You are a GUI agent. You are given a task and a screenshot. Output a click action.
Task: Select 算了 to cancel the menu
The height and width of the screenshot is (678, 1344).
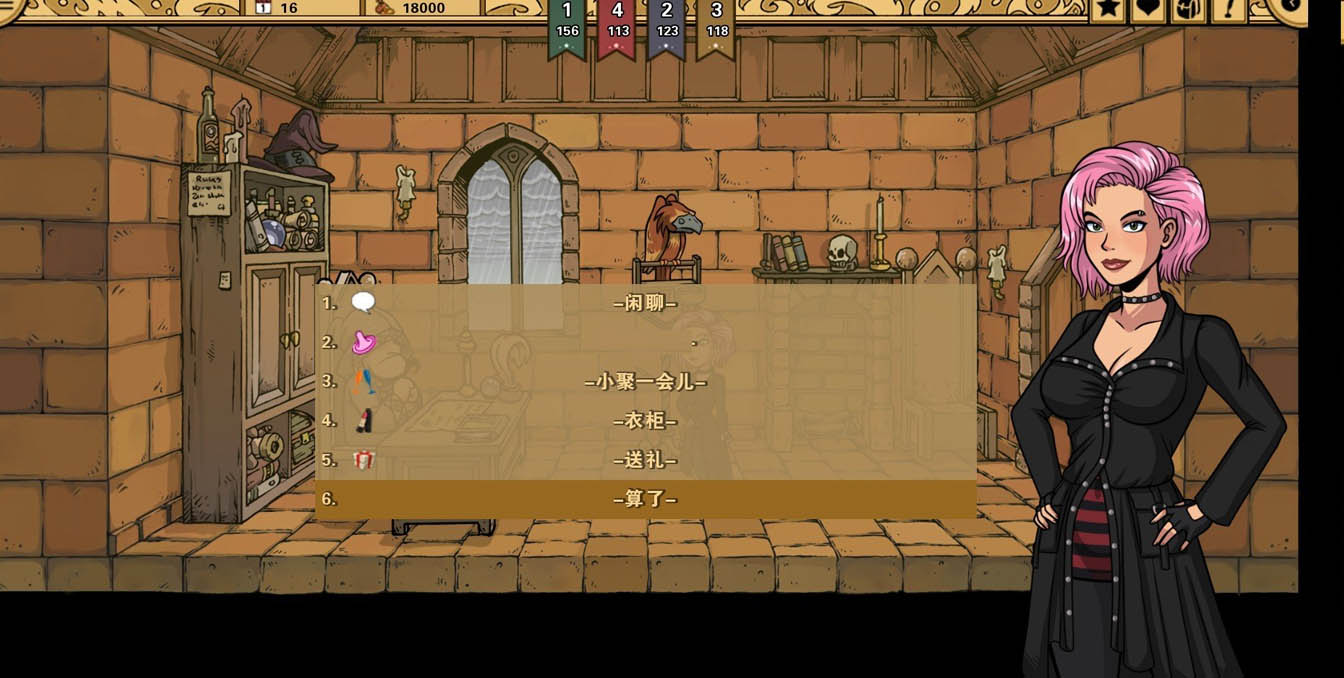645,499
